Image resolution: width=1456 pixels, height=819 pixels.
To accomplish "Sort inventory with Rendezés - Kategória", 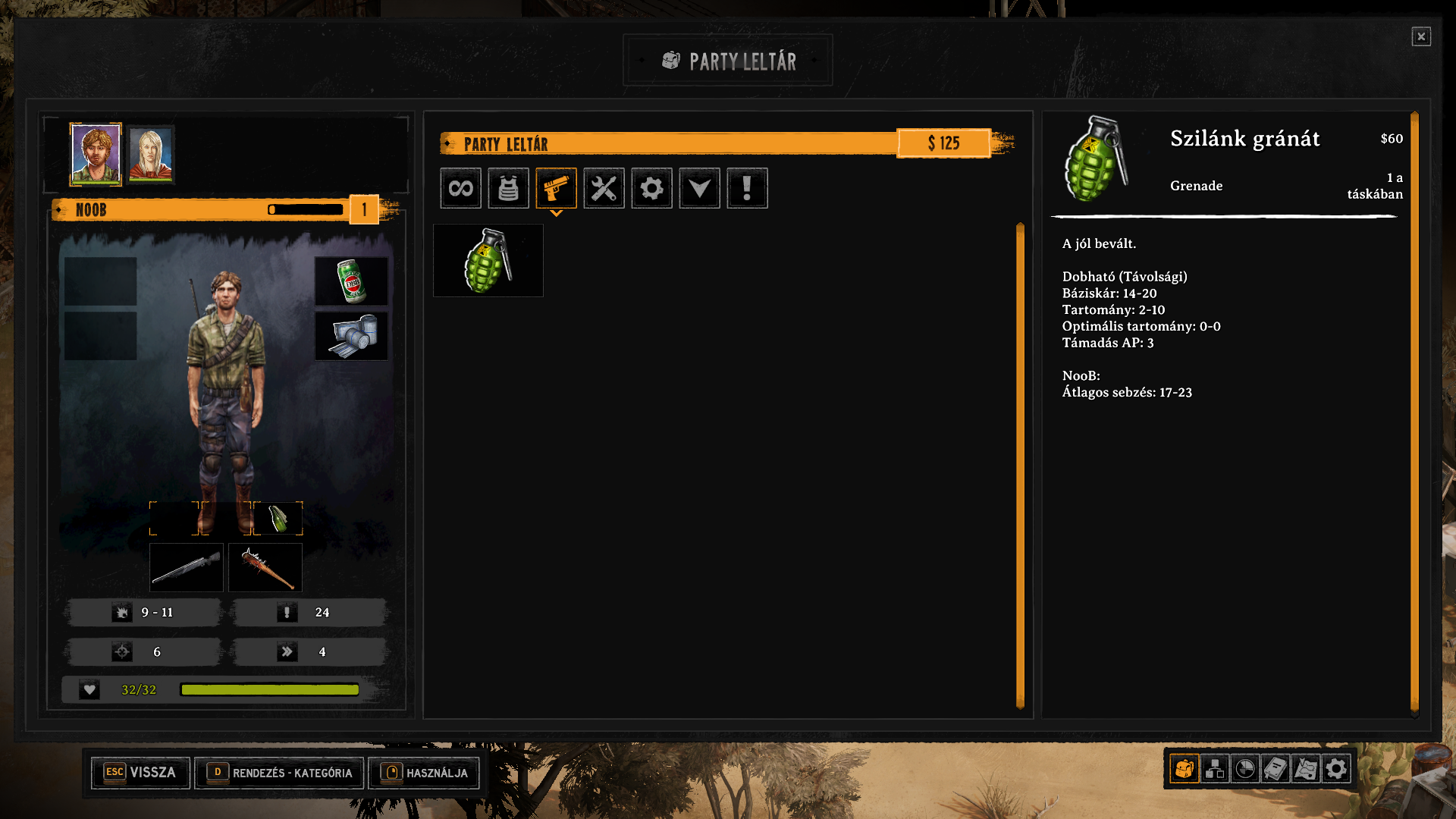I will point(279,773).
